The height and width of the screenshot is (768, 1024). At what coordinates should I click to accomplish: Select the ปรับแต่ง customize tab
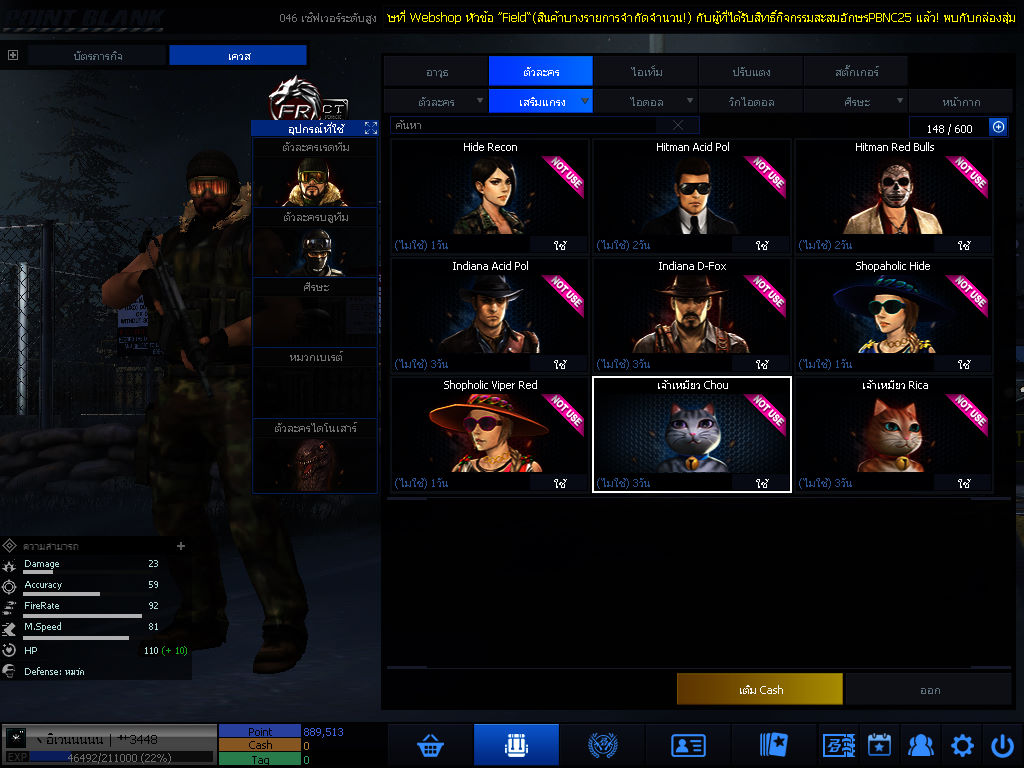pos(749,71)
